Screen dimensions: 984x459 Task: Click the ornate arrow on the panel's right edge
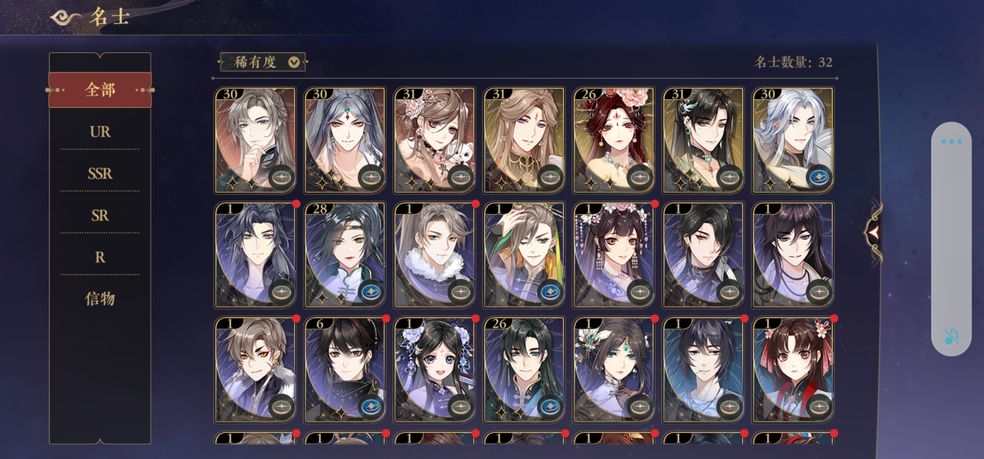pyautogui.click(x=875, y=231)
